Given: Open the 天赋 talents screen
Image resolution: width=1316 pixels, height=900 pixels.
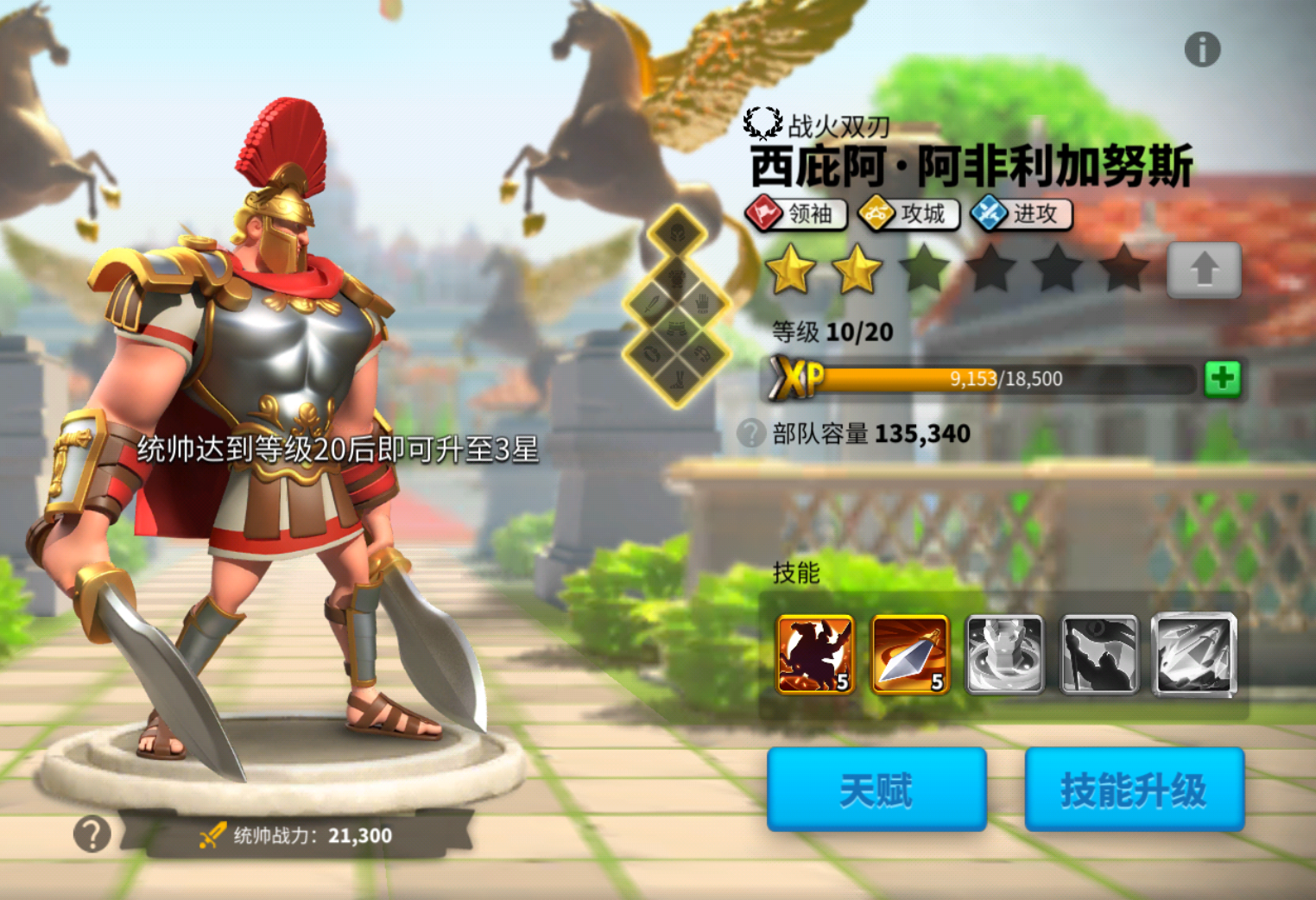Looking at the screenshot, I should click(x=876, y=789).
